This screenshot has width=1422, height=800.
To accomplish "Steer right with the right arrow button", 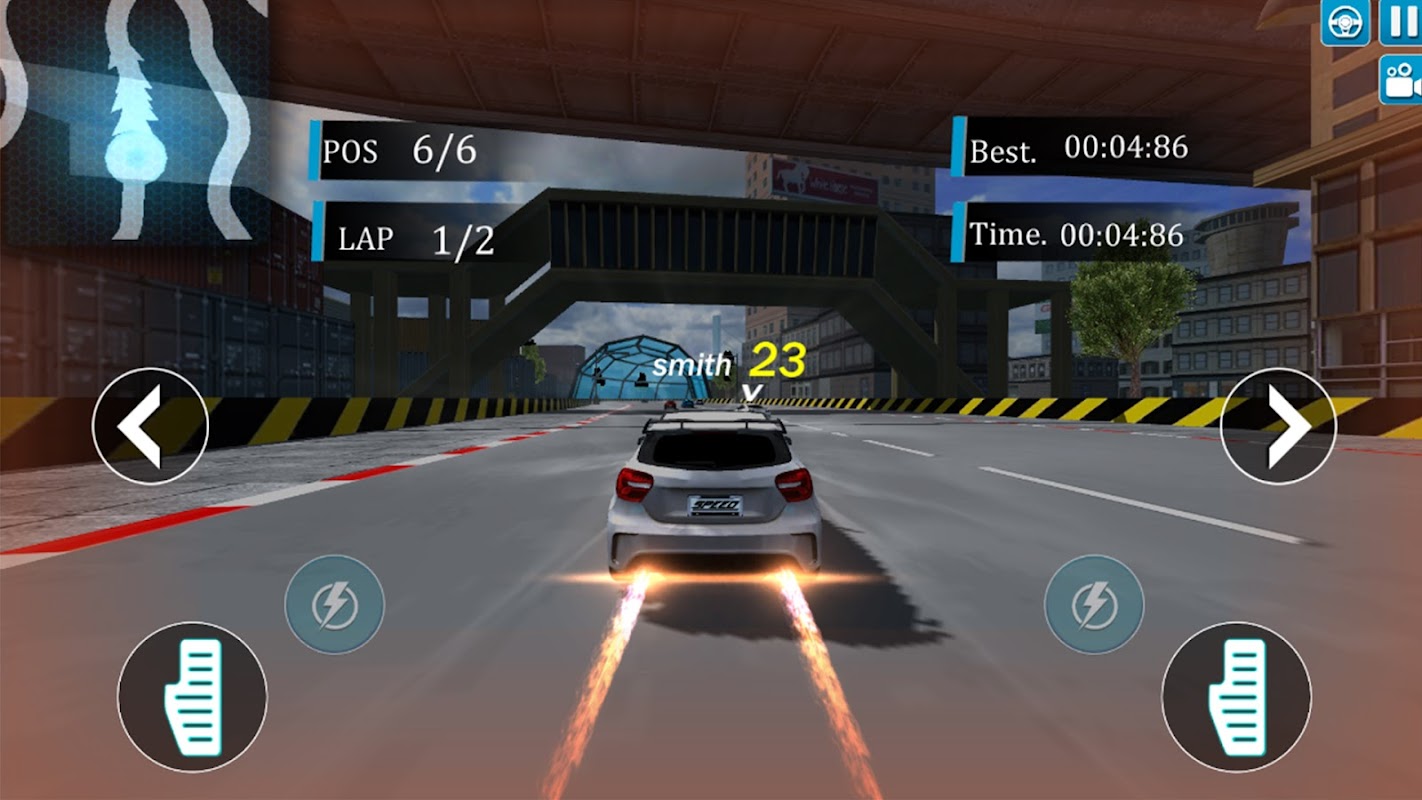I will (x=1278, y=426).
